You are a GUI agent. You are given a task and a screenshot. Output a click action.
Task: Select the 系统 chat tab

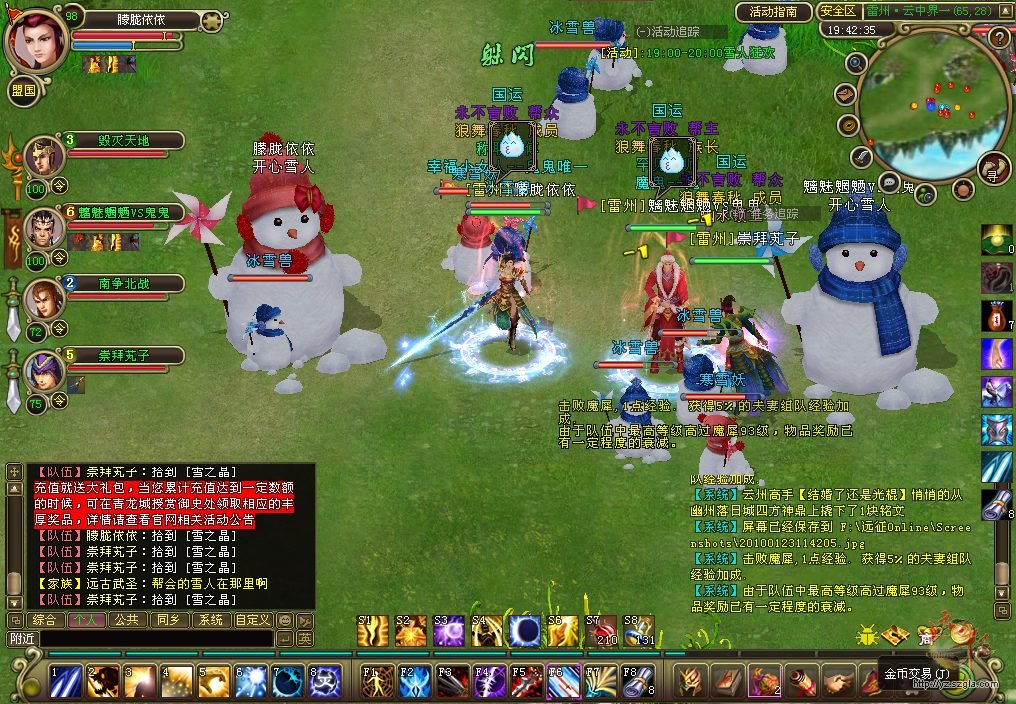point(210,620)
